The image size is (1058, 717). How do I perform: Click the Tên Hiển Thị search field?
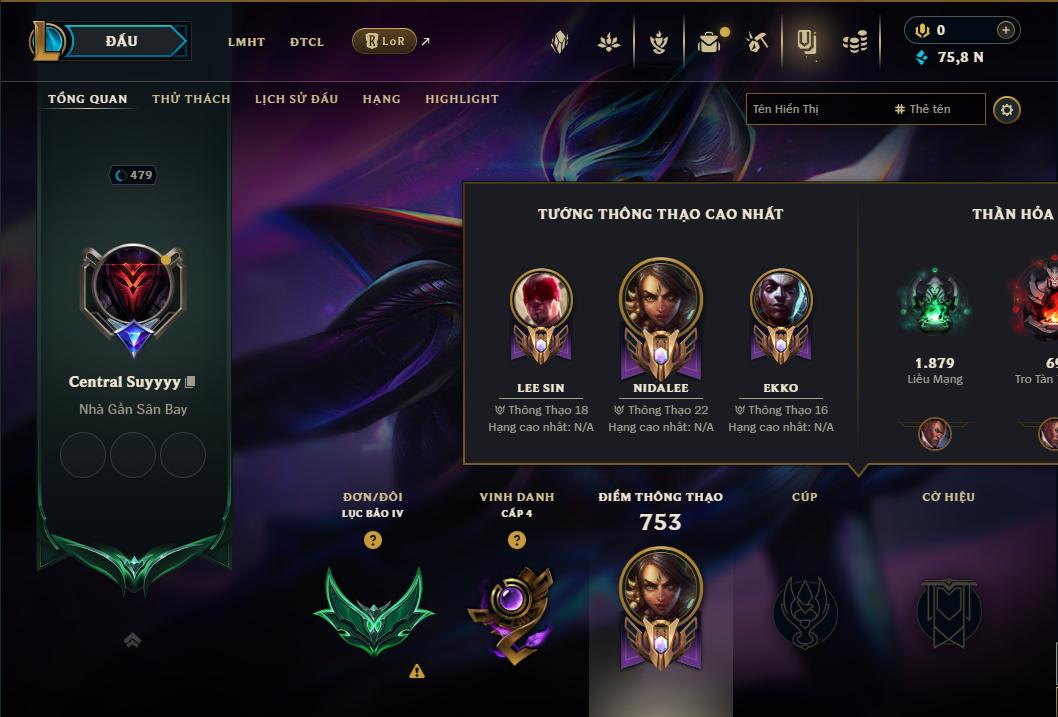click(815, 109)
